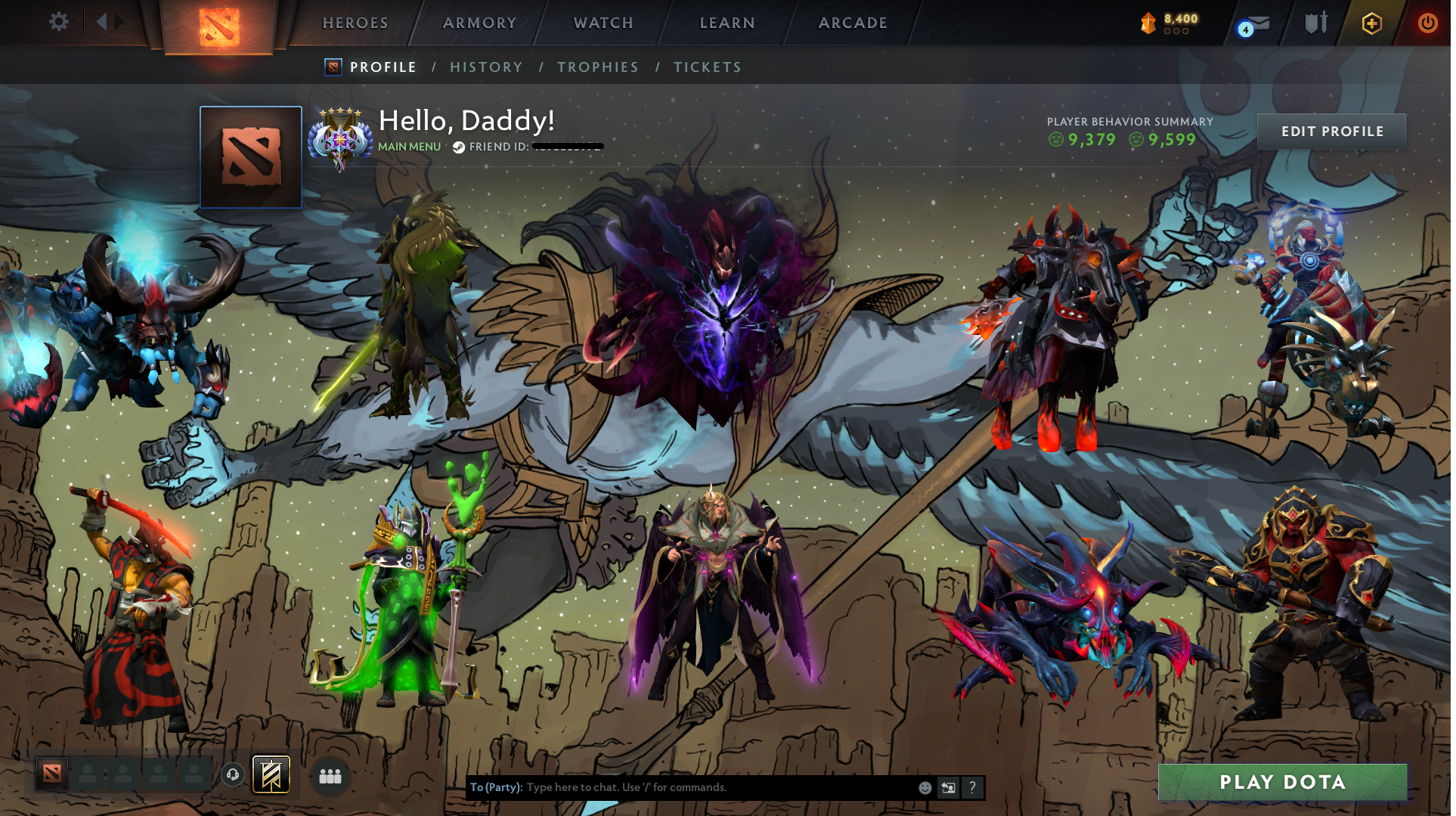Open the Armory via shards icon
Screen dimensions: 1456x816
[1148, 23]
